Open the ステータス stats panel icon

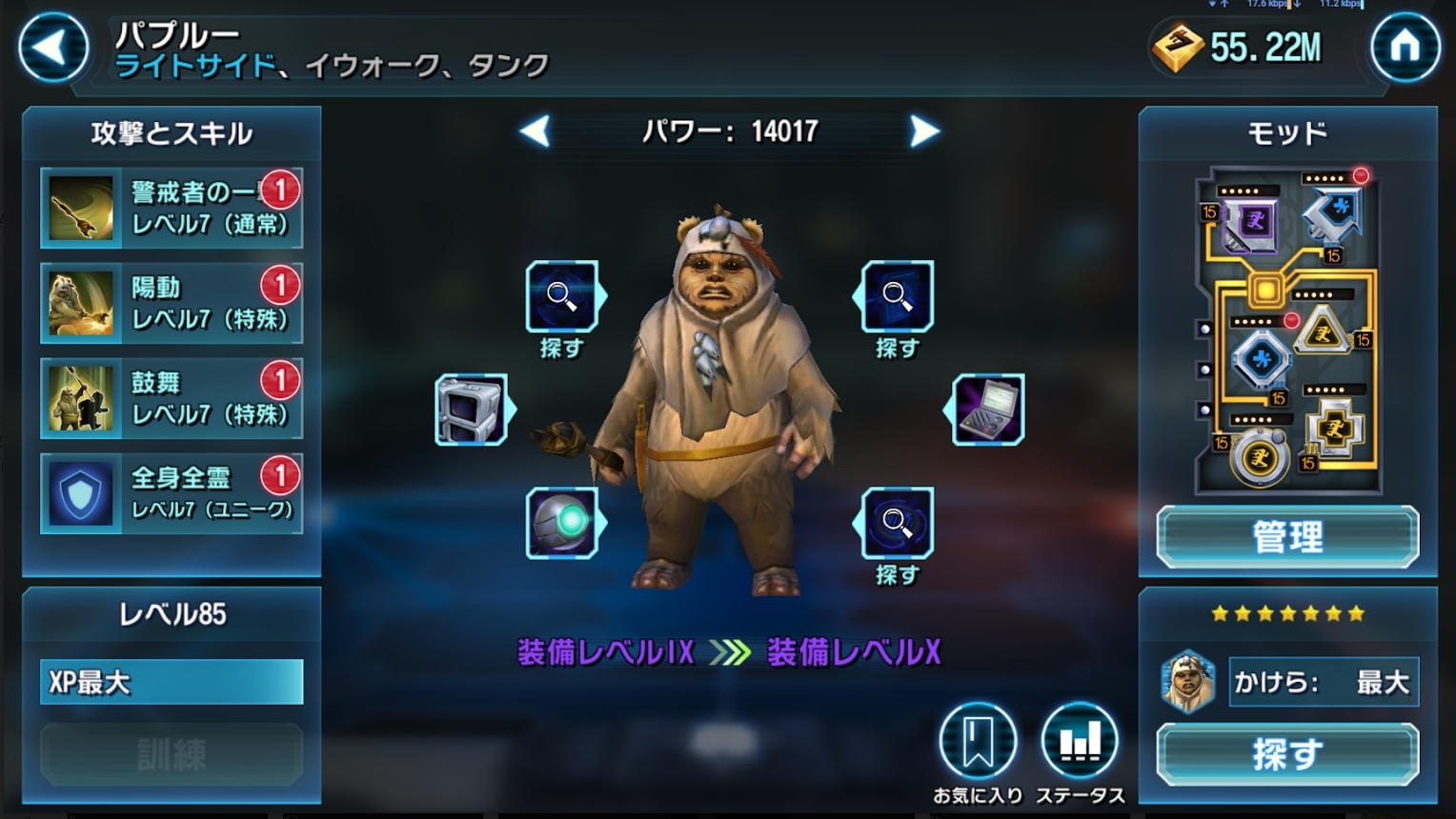click(1081, 740)
